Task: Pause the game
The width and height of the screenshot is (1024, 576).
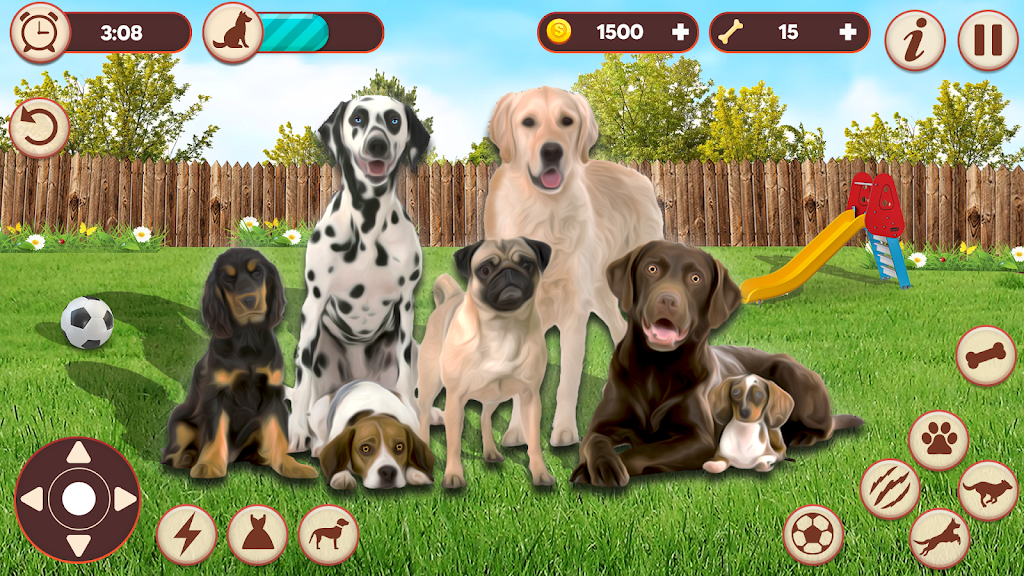Action: click(x=987, y=40)
